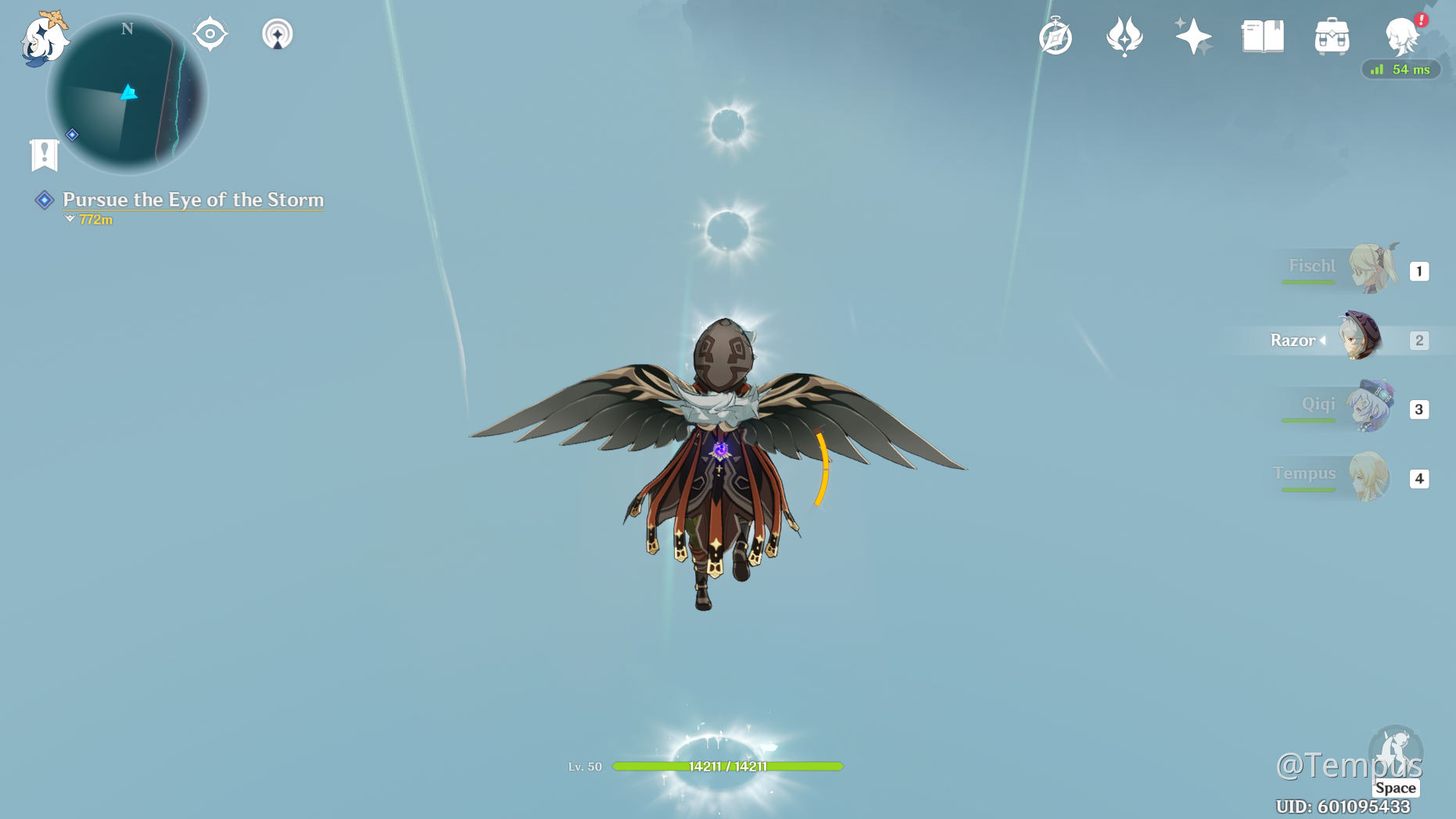Open the Events compass overview icon
Viewport: 1456px width, 819px height.
[x=1056, y=36]
